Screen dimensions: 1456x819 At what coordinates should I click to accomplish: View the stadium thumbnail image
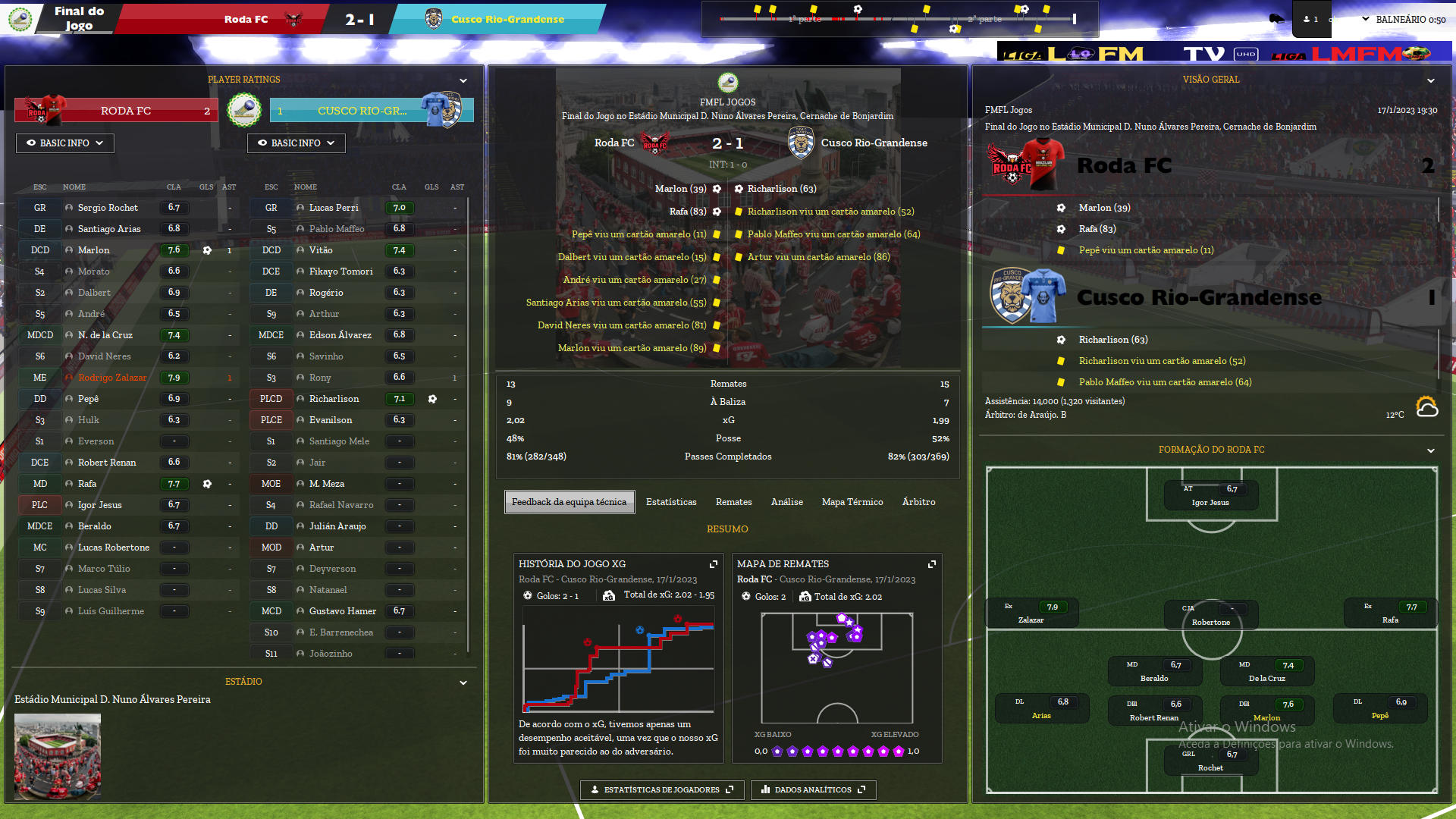(58, 756)
